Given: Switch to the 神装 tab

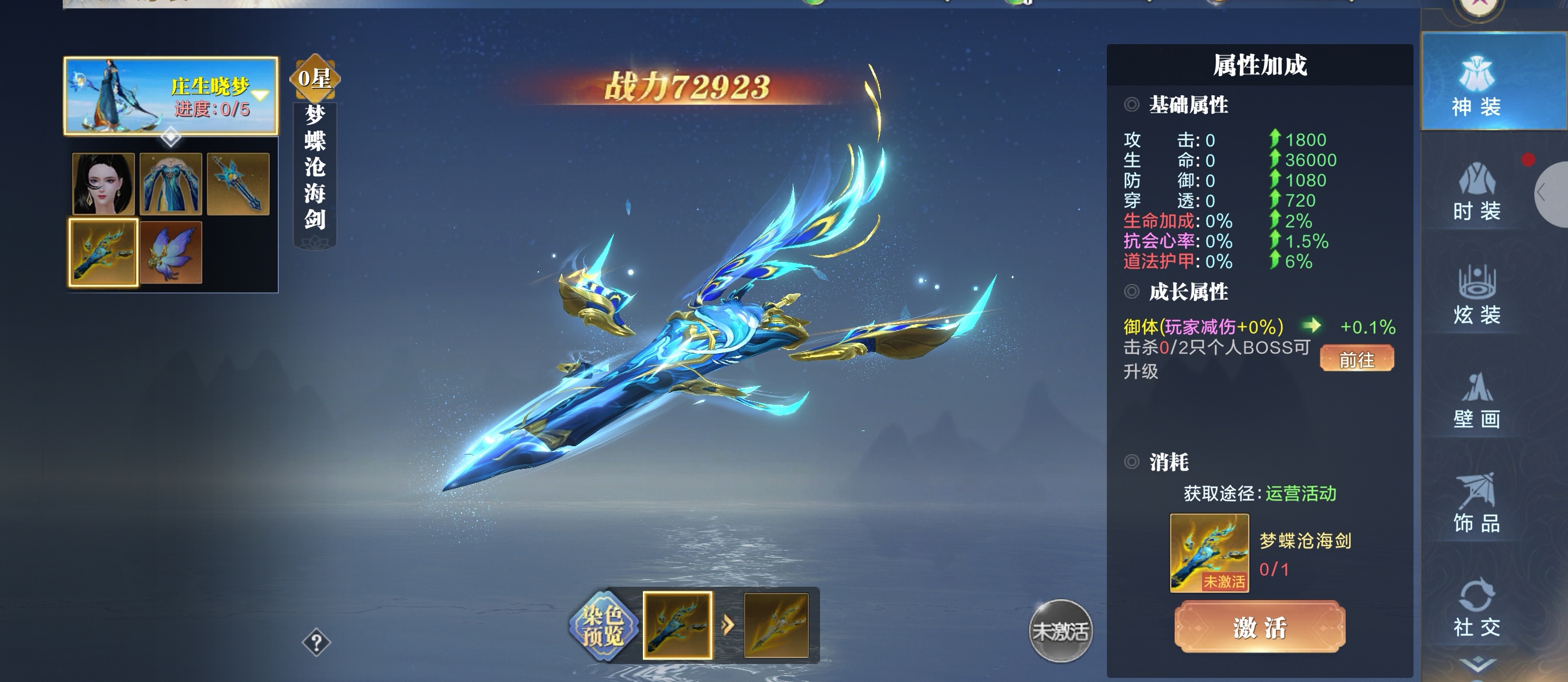Looking at the screenshot, I should (x=1476, y=85).
